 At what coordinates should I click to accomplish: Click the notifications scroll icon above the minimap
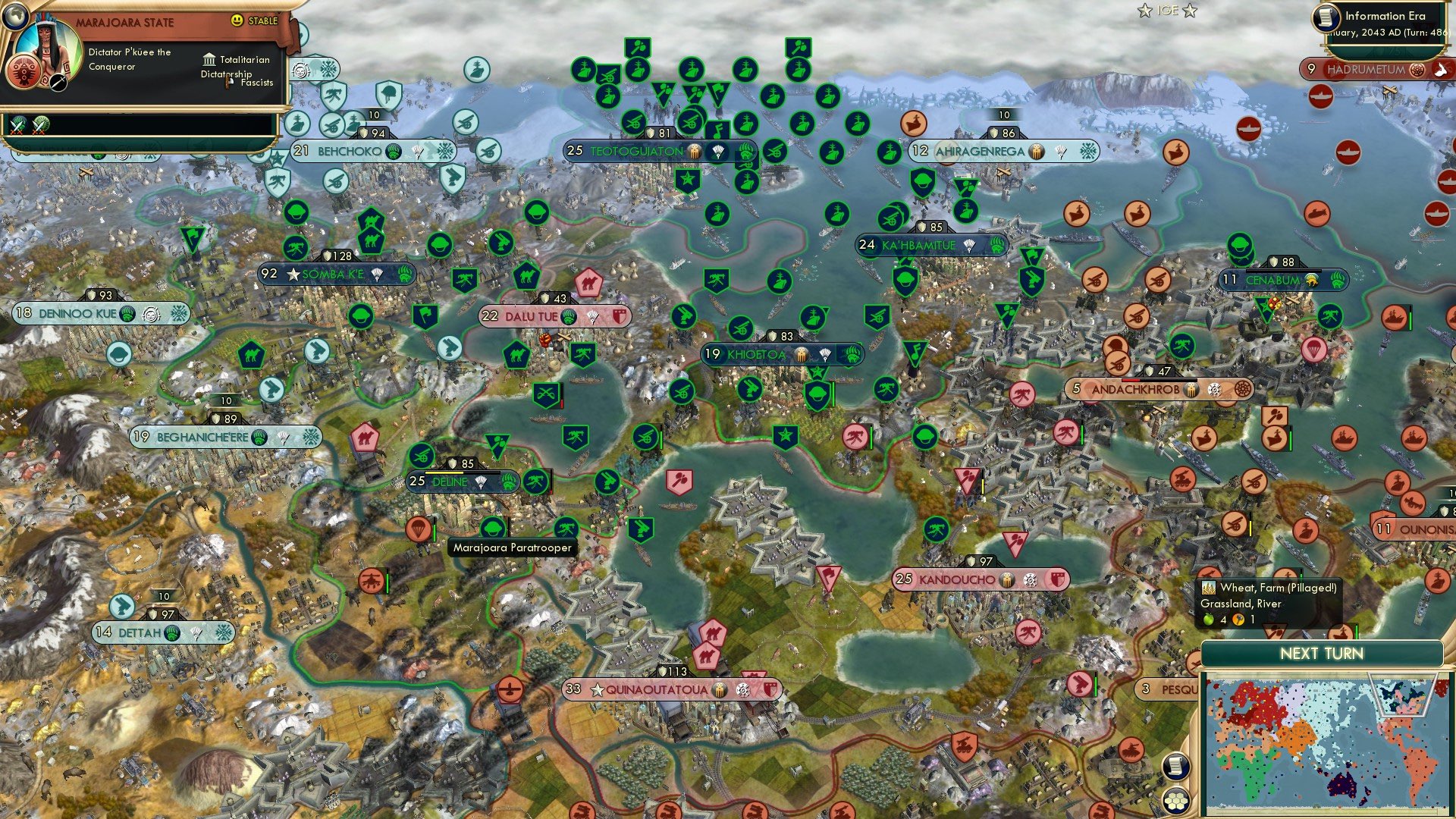pos(1175,767)
